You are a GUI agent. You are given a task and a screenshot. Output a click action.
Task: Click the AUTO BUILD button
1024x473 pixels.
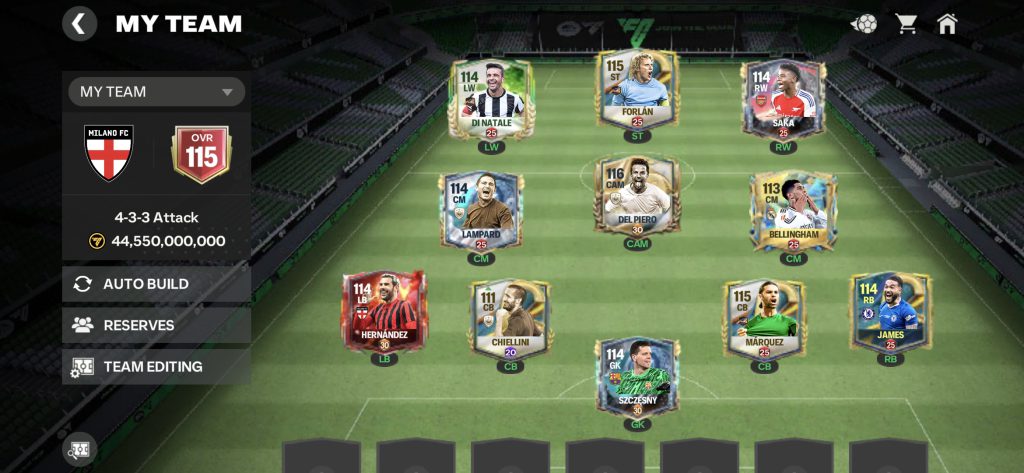pos(156,284)
